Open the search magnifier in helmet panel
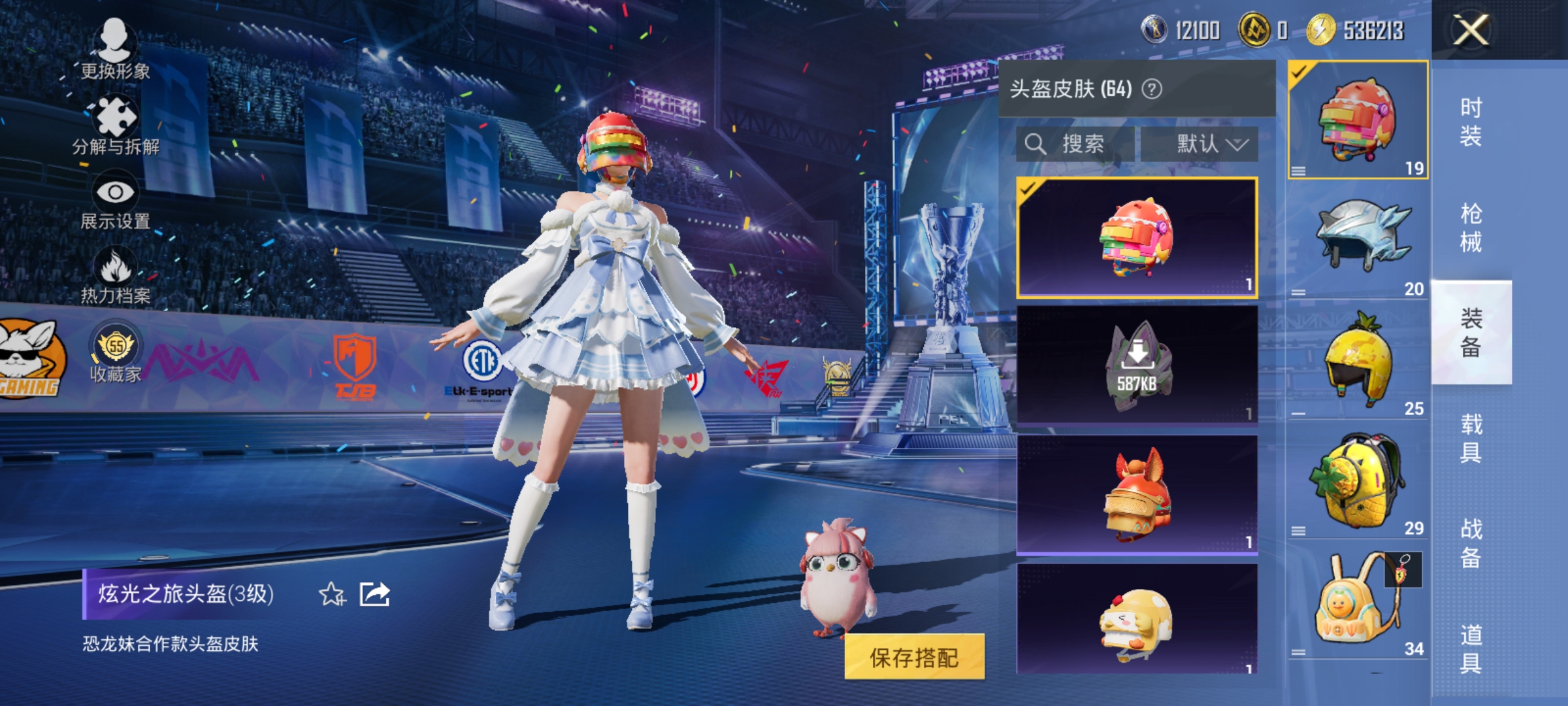Screen dimensions: 1568x706 [x=1036, y=143]
